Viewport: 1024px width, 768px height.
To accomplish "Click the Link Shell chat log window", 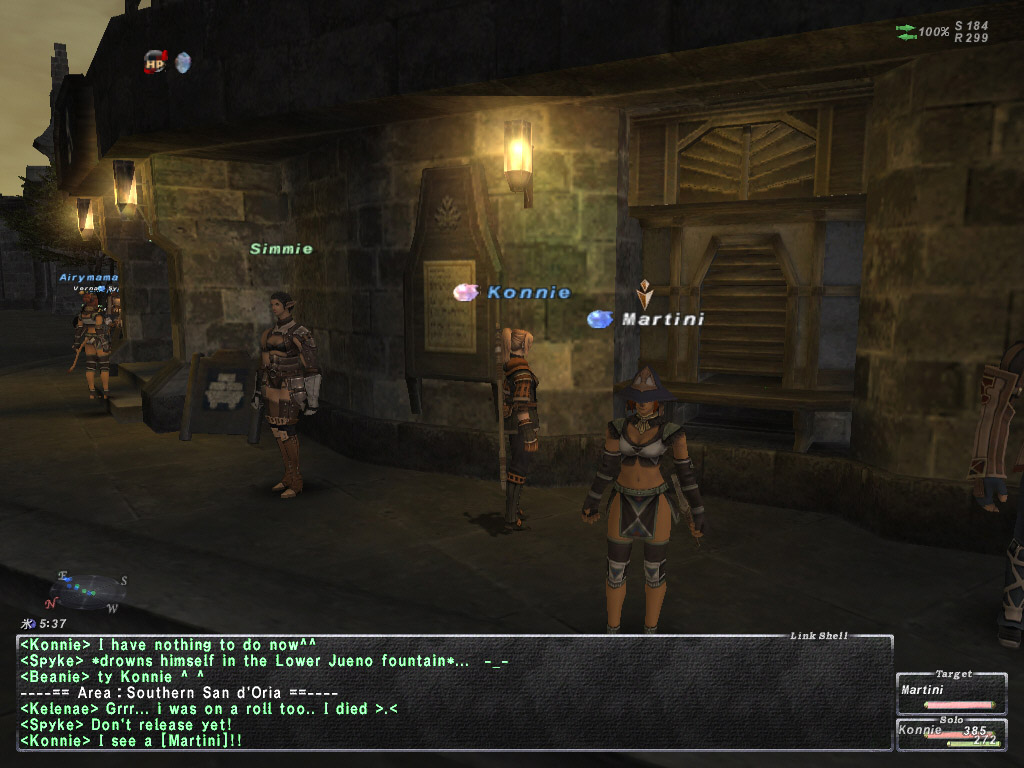I will (x=455, y=694).
